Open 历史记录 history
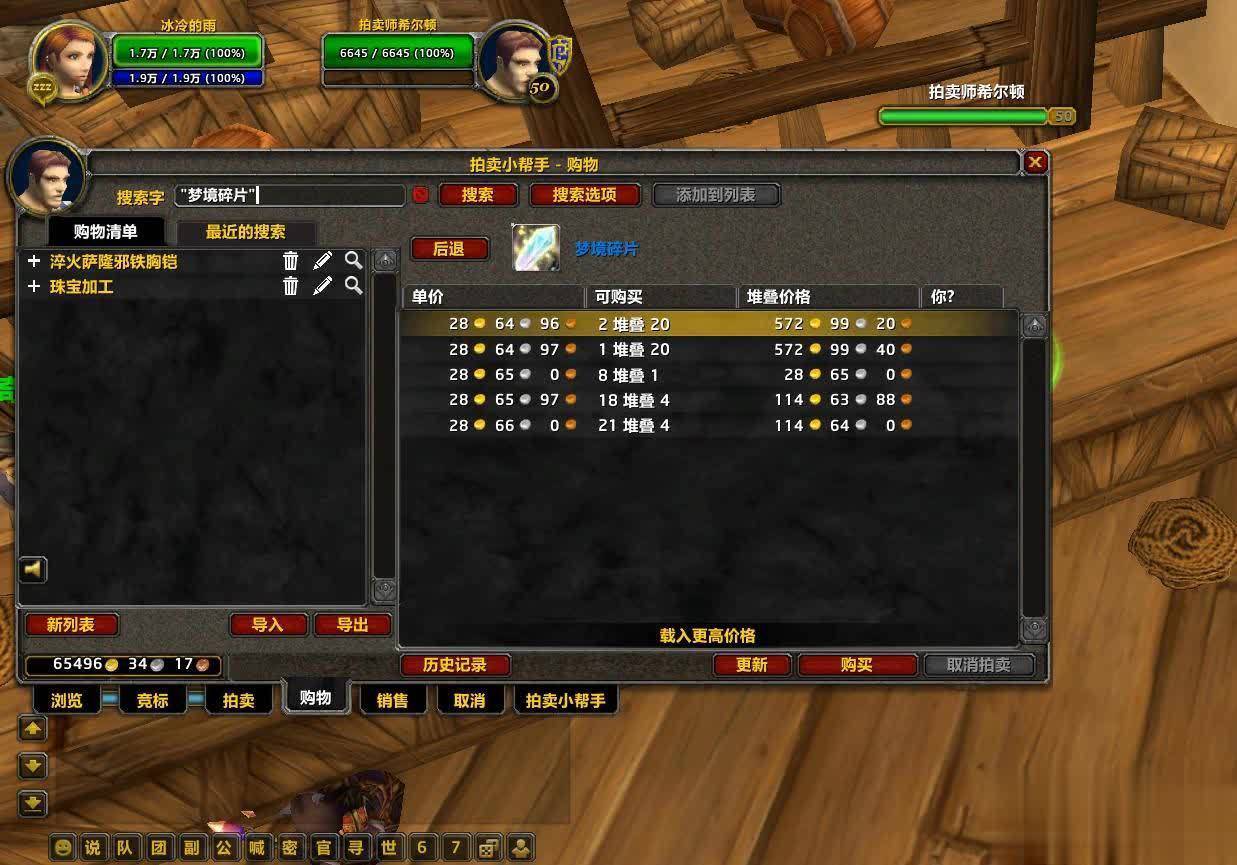 [455, 665]
